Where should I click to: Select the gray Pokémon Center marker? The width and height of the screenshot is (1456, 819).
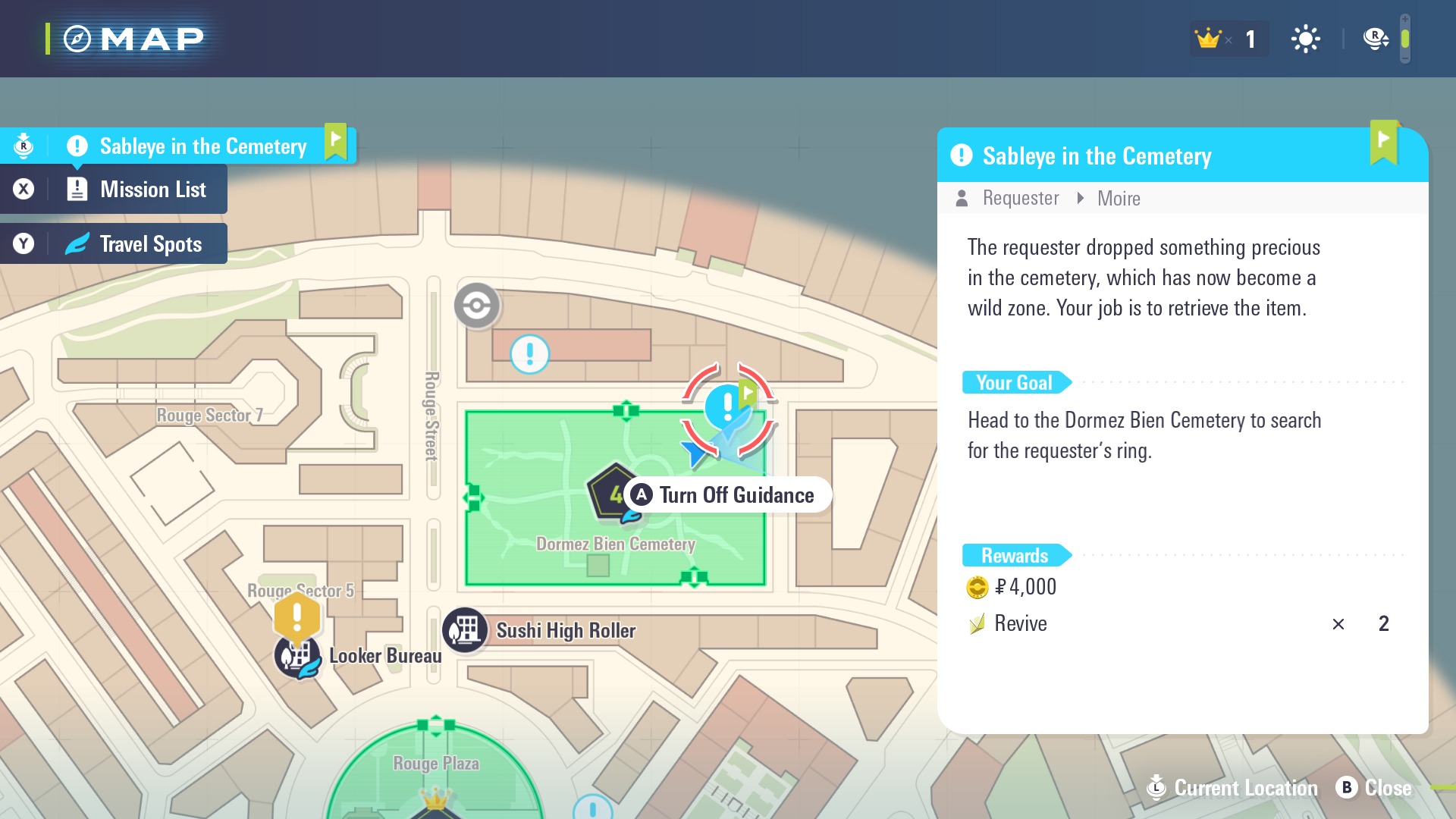tap(477, 306)
